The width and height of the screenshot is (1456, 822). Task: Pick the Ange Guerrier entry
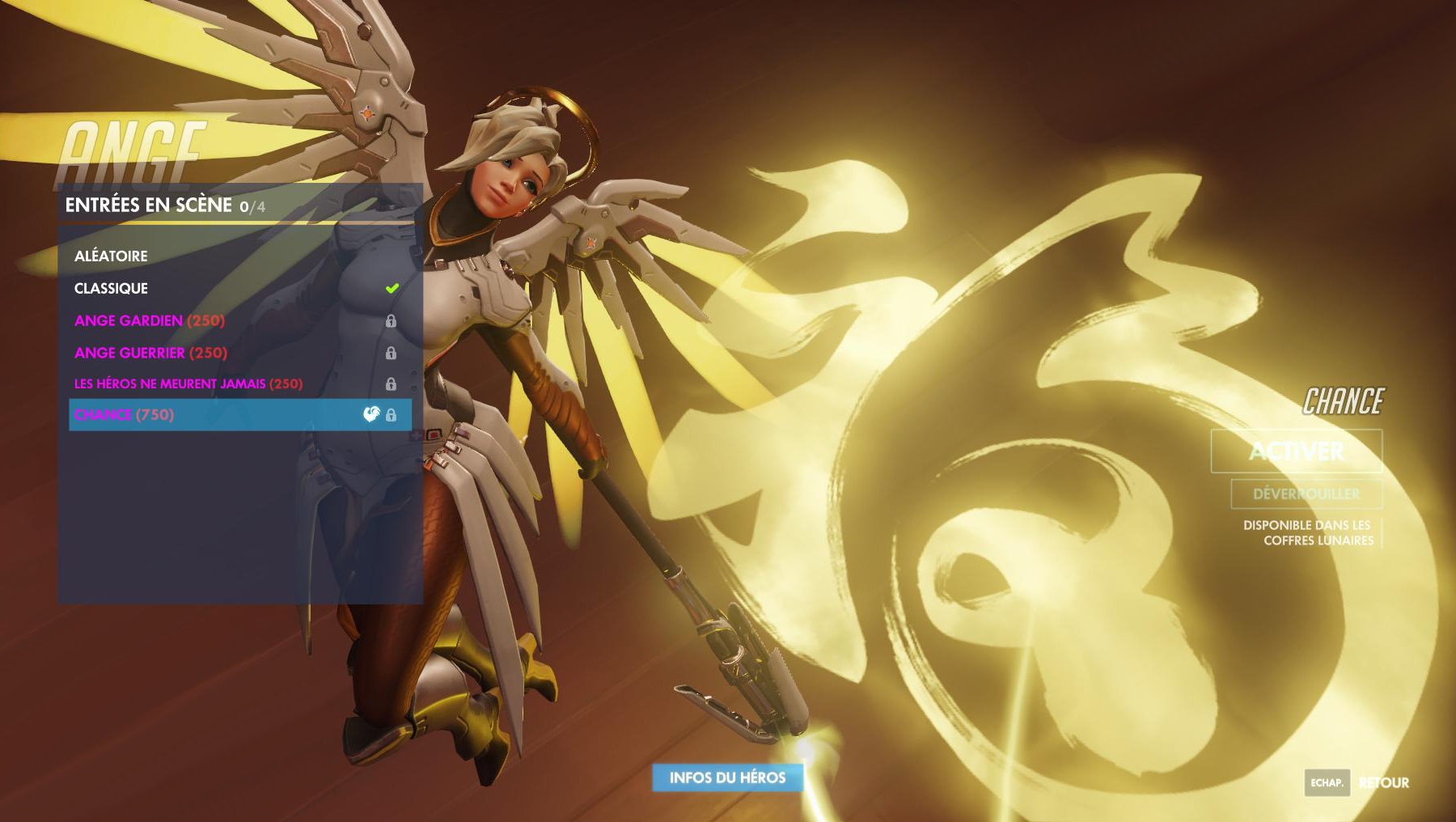(150, 353)
